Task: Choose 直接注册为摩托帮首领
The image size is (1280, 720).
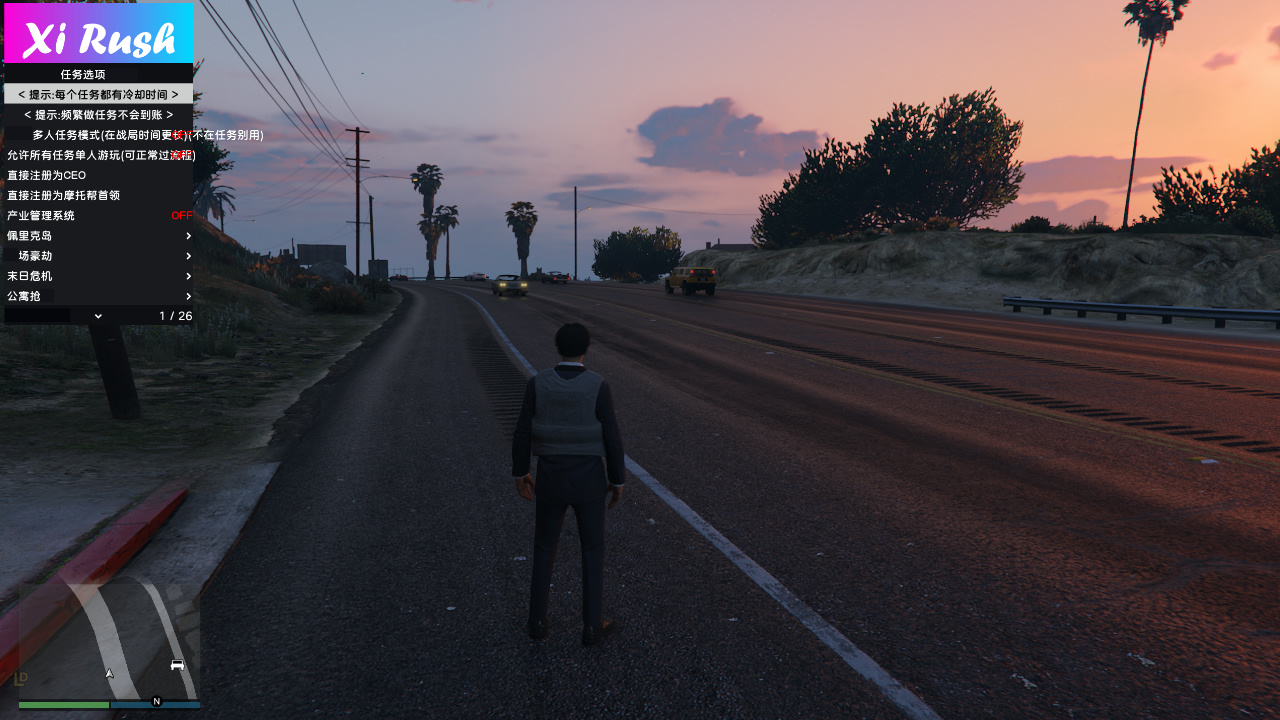Action: tap(98, 195)
